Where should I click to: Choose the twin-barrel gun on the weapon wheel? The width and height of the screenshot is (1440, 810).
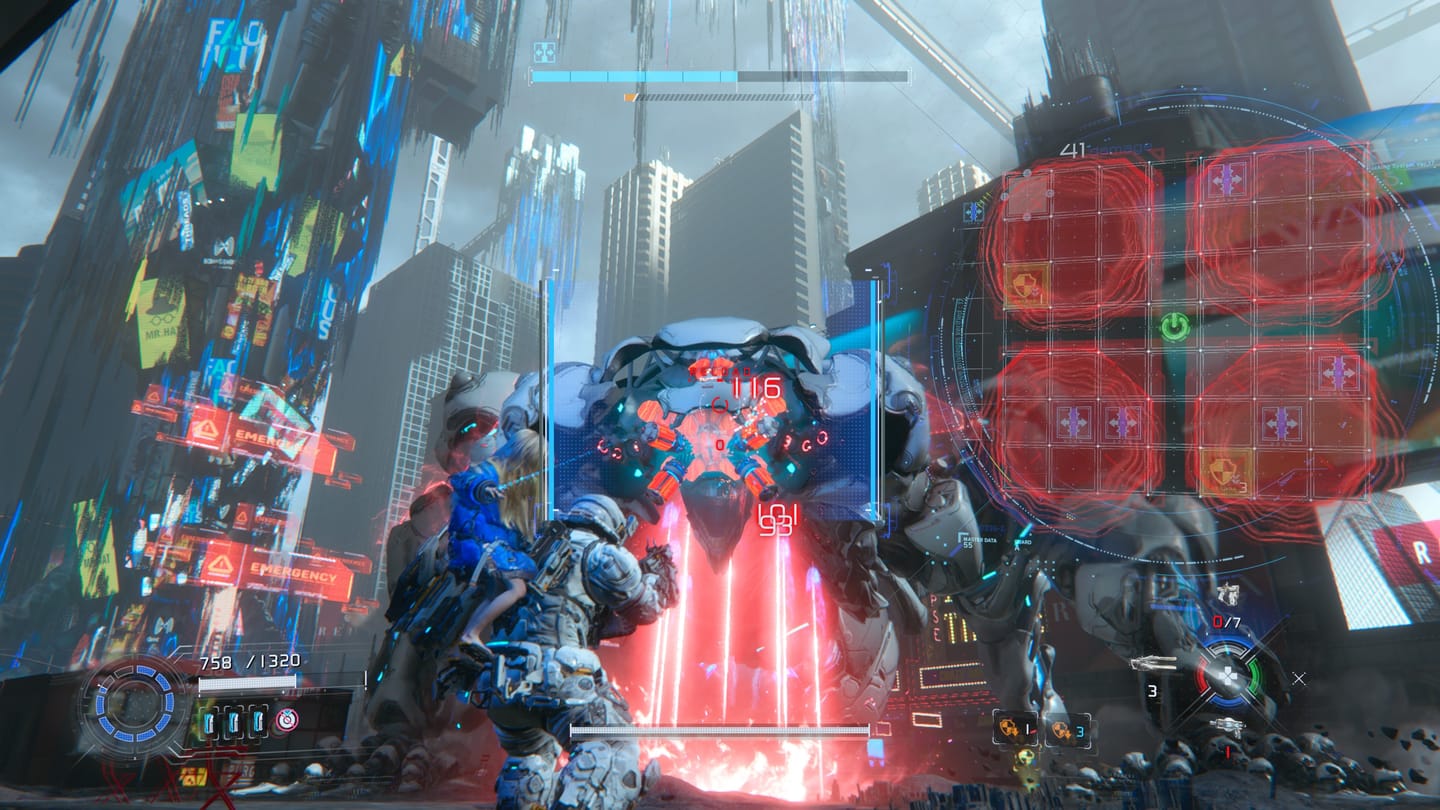pos(1153,662)
